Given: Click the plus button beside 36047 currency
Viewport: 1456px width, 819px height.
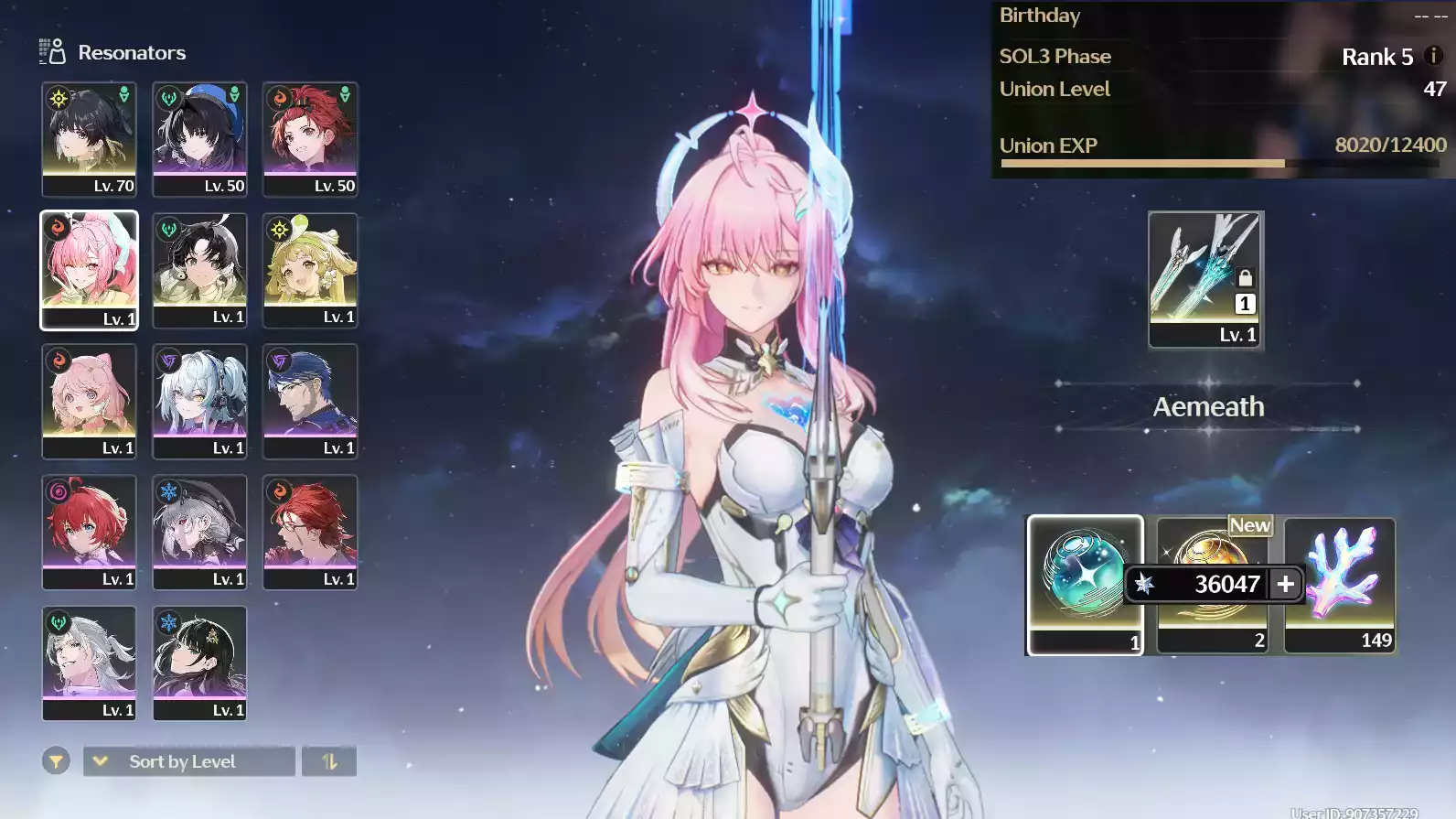Looking at the screenshot, I should tap(1285, 584).
